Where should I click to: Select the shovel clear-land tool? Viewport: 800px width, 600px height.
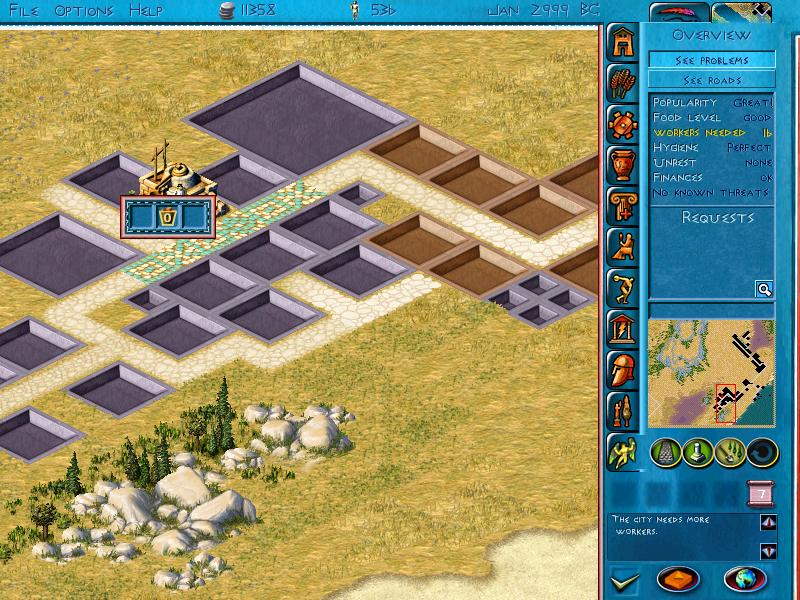tap(729, 453)
